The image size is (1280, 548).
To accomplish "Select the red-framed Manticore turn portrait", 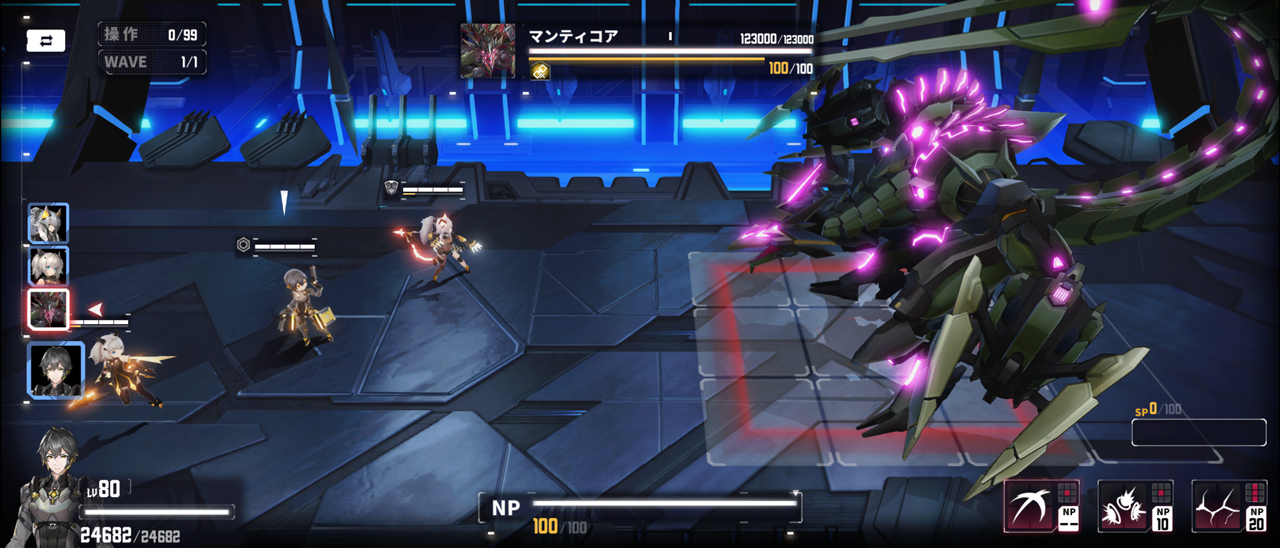I will point(48,311).
